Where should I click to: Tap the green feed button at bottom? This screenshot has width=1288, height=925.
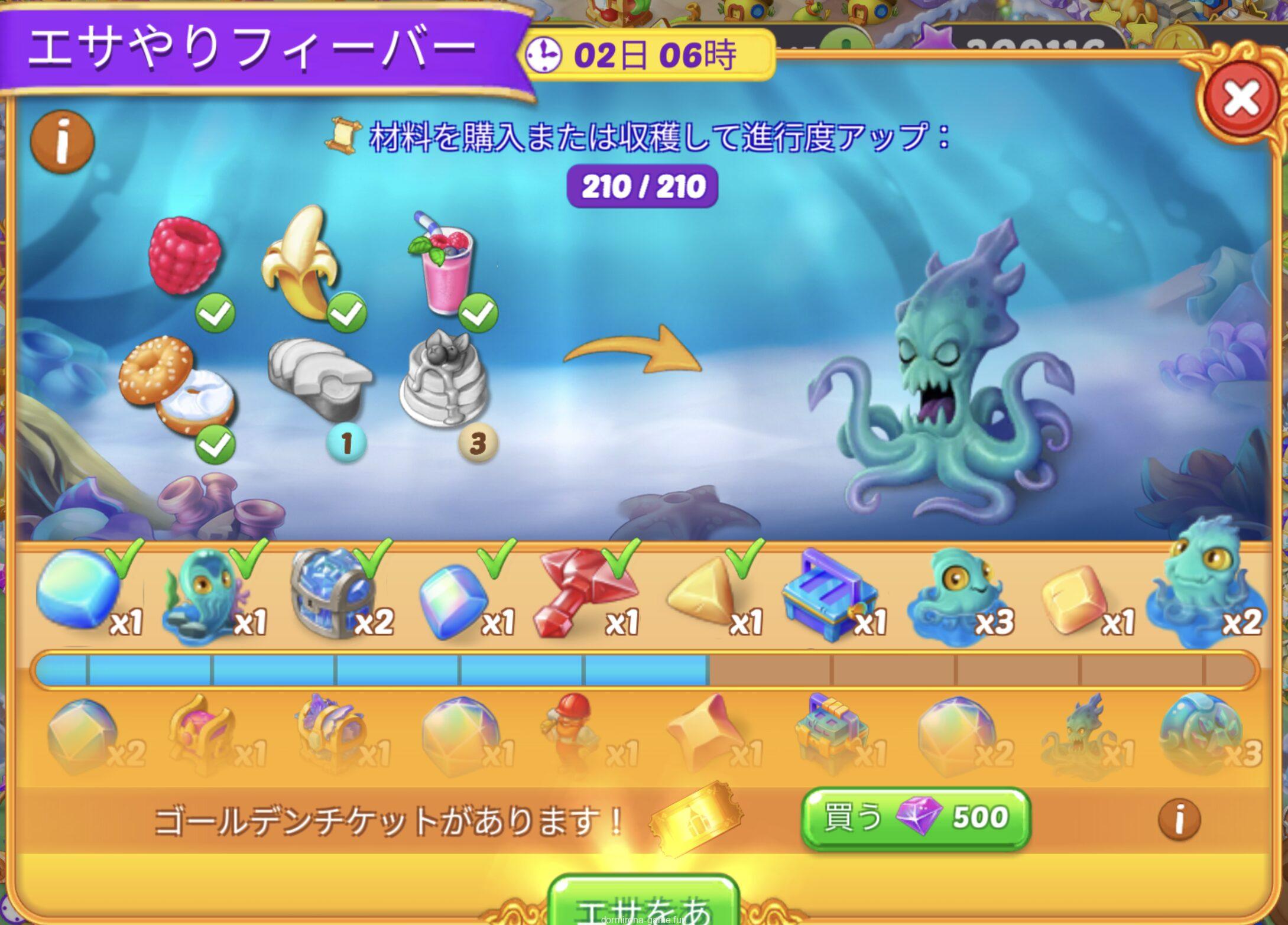(x=644, y=904)
